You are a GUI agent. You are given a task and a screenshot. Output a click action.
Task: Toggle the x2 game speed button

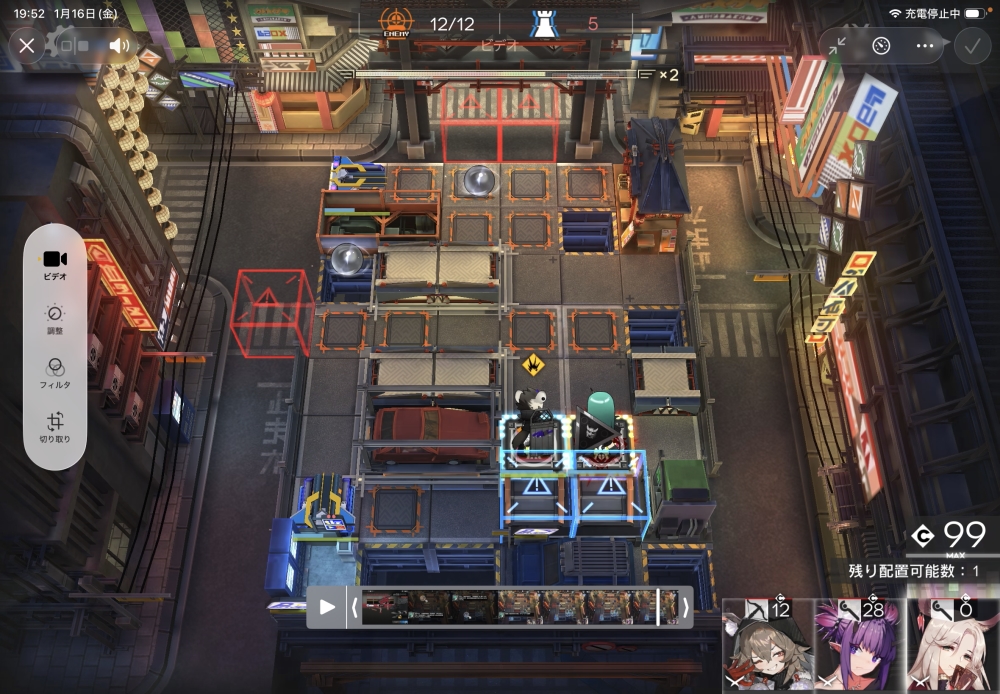click(x=668, y=74)
